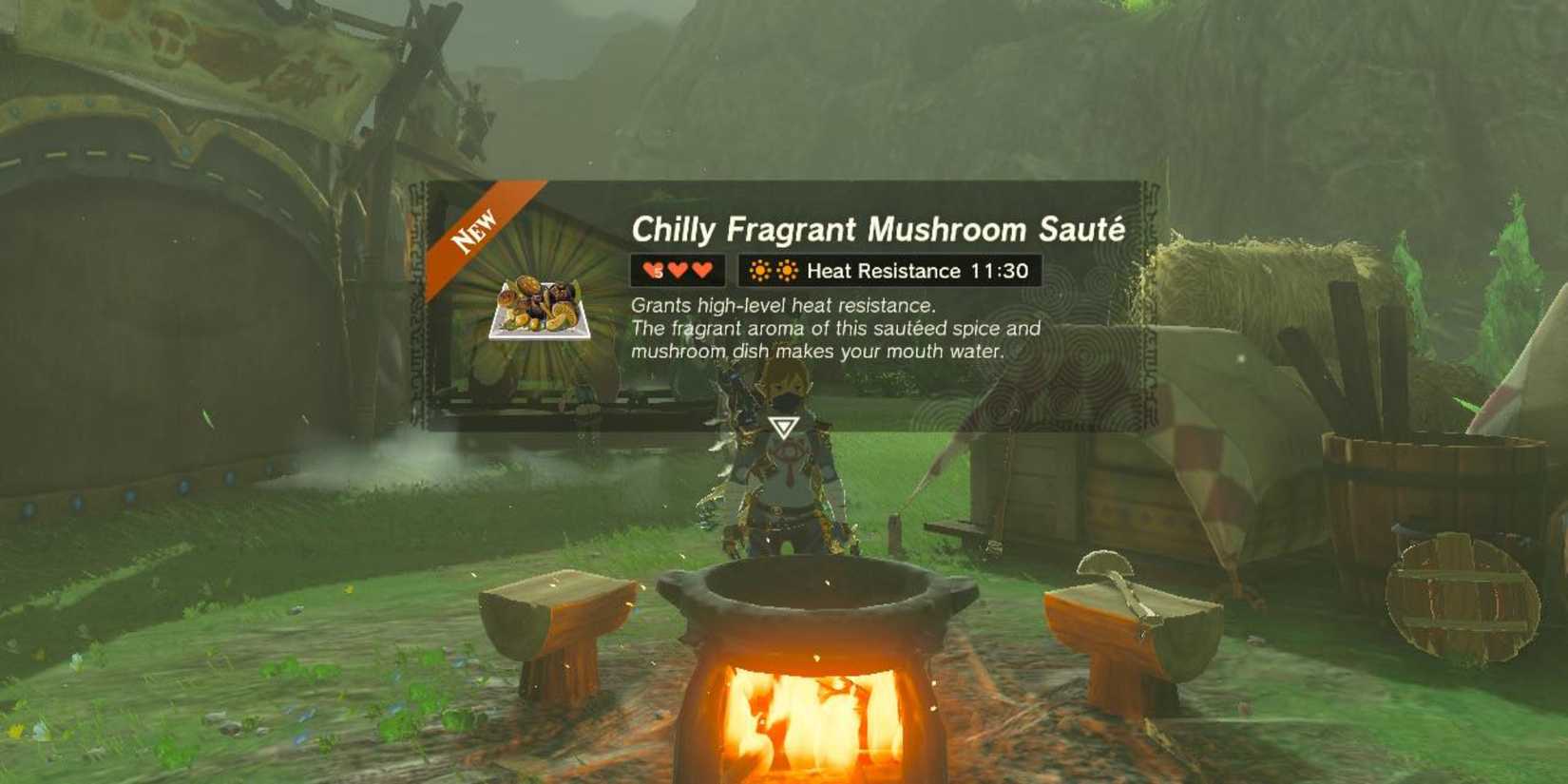The width and height of the screenshot is (1568, 784).
Task: Click the Chilly Fragrant Mushroom Sauté title
Action: [x=878, y=228]
